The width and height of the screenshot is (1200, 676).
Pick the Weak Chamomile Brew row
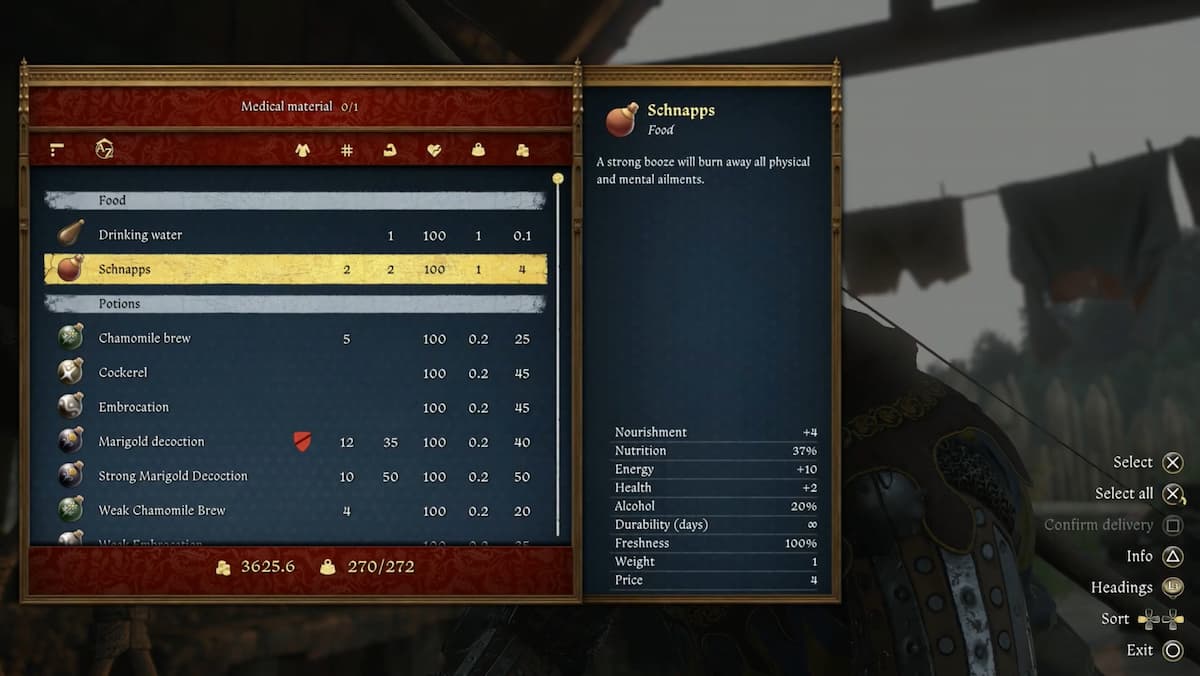tap(295, 510)
